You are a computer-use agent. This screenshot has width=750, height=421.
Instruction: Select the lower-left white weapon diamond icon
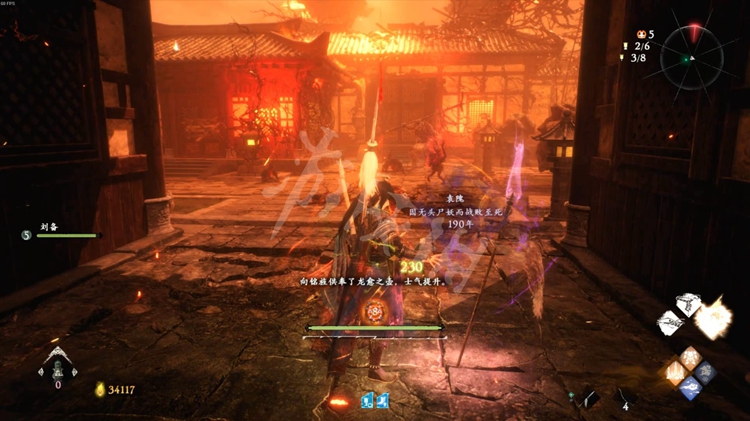click(670, 323)
